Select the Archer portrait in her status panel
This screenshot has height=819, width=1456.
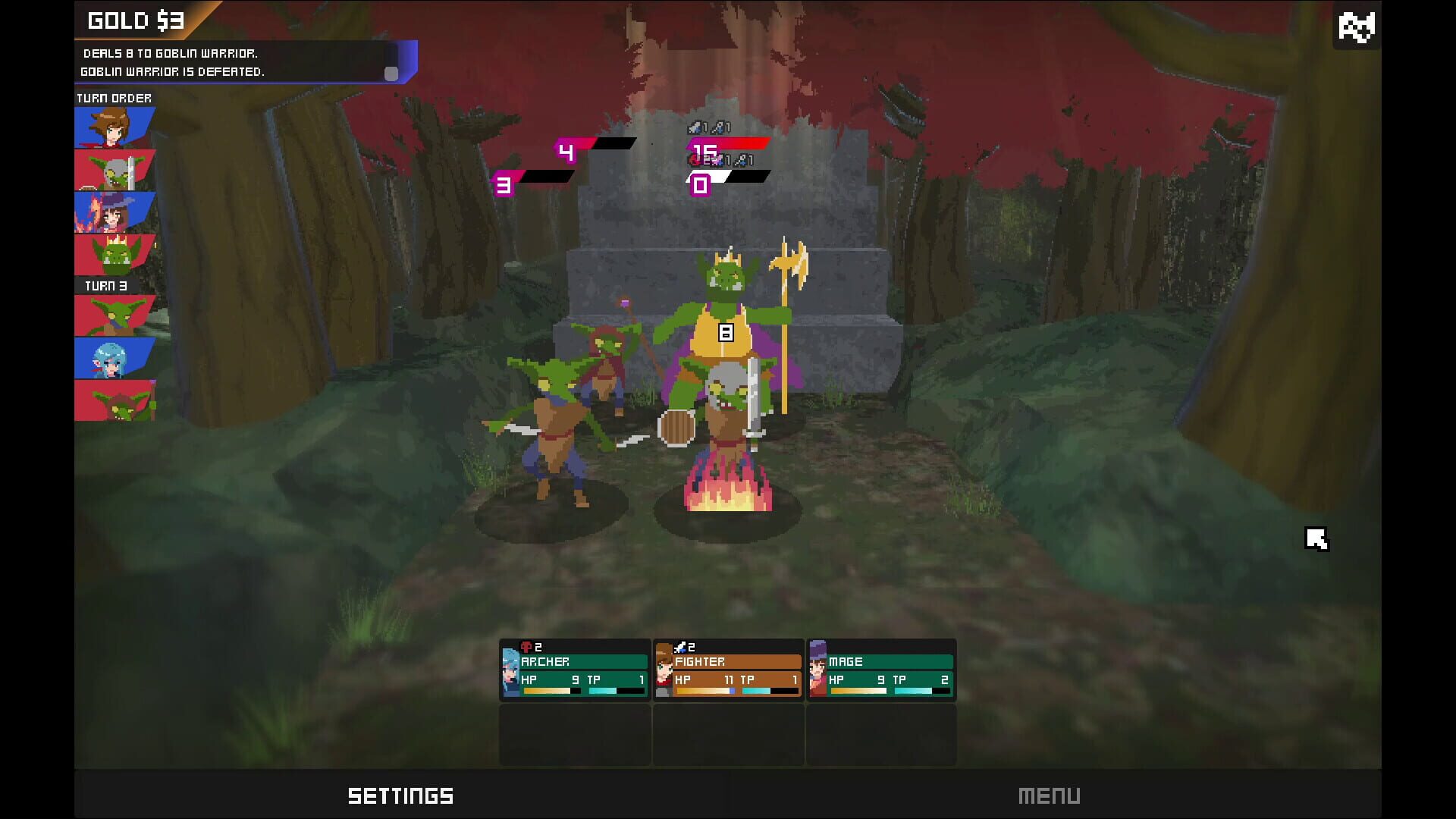(510, 672)
